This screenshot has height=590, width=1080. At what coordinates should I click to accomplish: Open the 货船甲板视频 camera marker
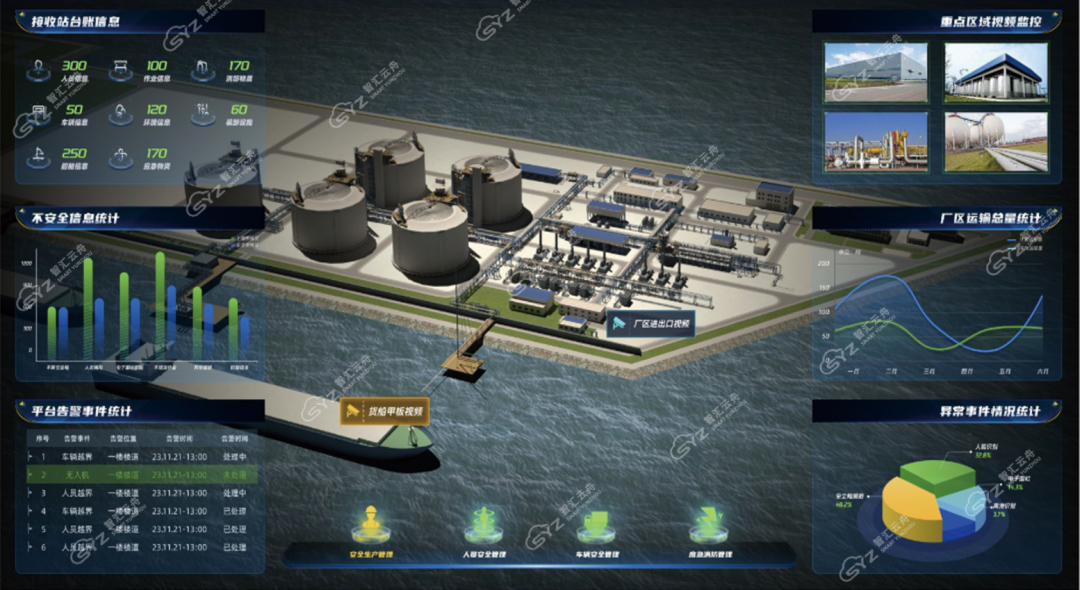pos(384,411)
